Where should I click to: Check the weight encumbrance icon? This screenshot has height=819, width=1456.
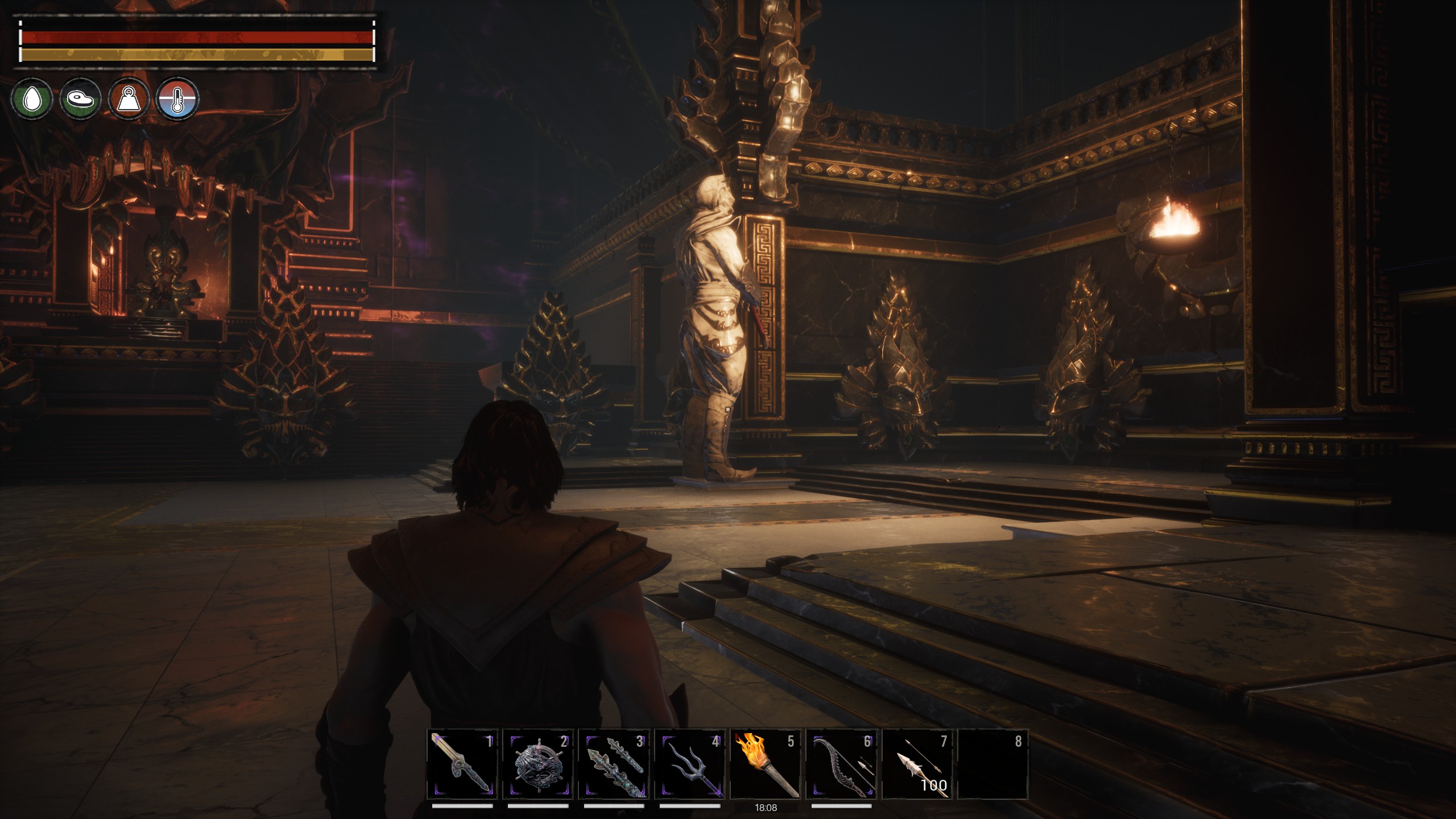(129, 100)
